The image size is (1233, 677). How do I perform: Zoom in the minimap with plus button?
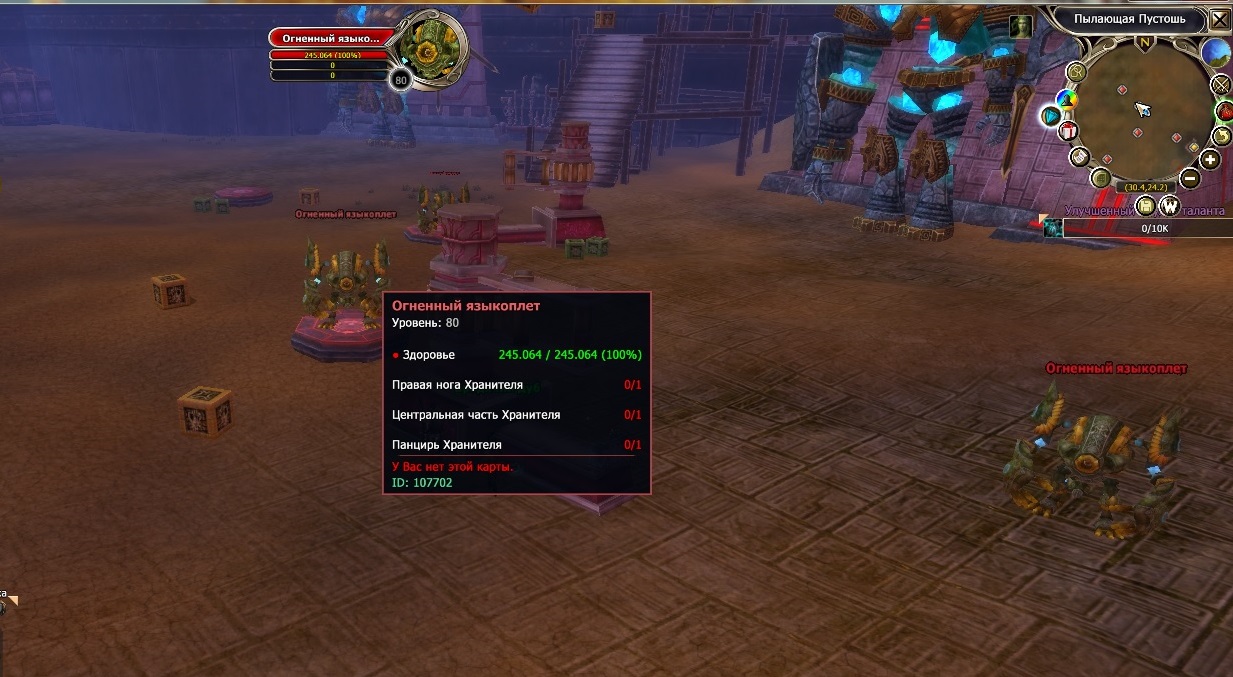[1210, 159]
